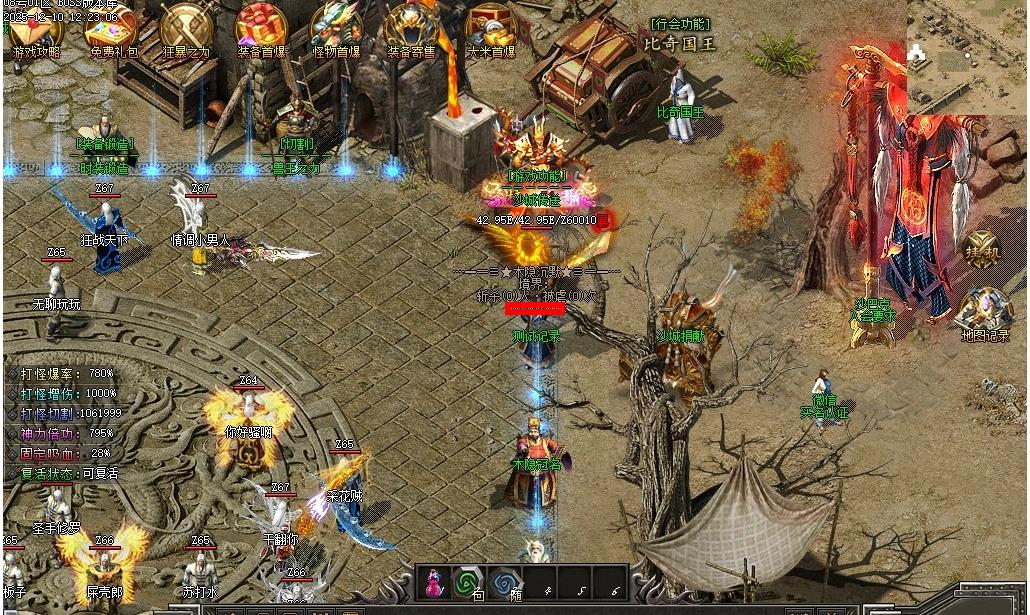Open the 狂暴之力 crossed-axes icon
Screen dimensions: 1030x615
(187, 28)
